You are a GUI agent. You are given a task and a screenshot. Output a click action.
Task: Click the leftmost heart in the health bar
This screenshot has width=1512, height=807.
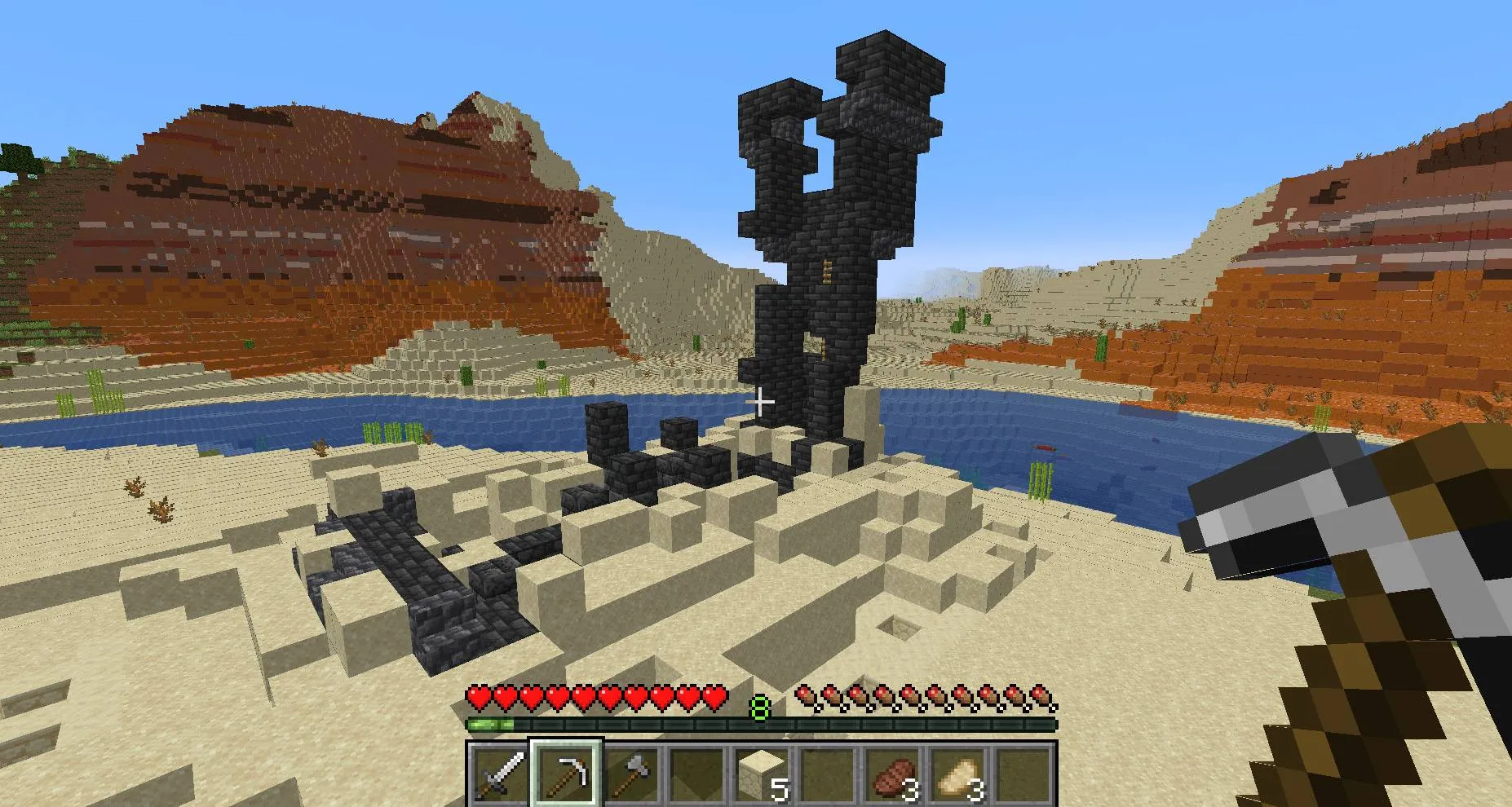pos(476,696)
